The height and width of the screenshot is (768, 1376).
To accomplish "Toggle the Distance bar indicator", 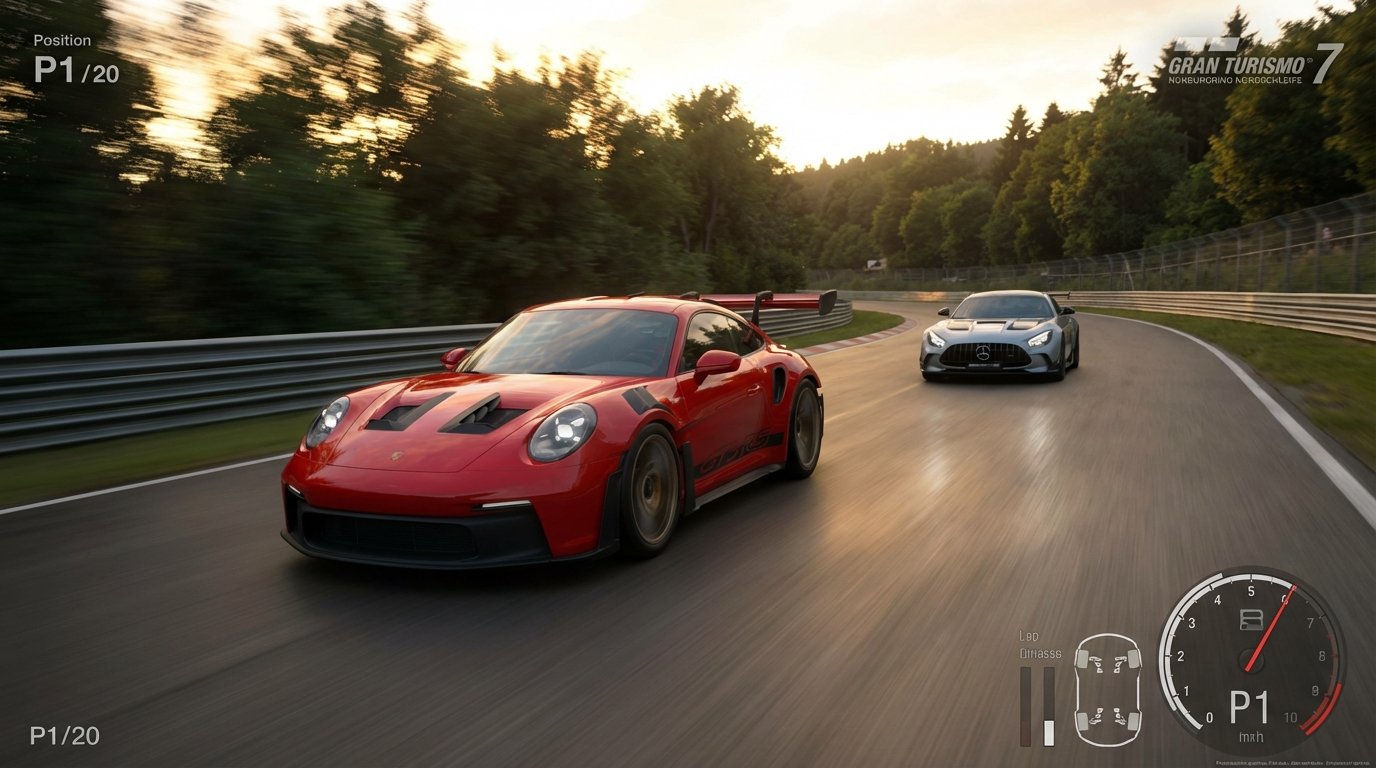I will point(1047,706).
